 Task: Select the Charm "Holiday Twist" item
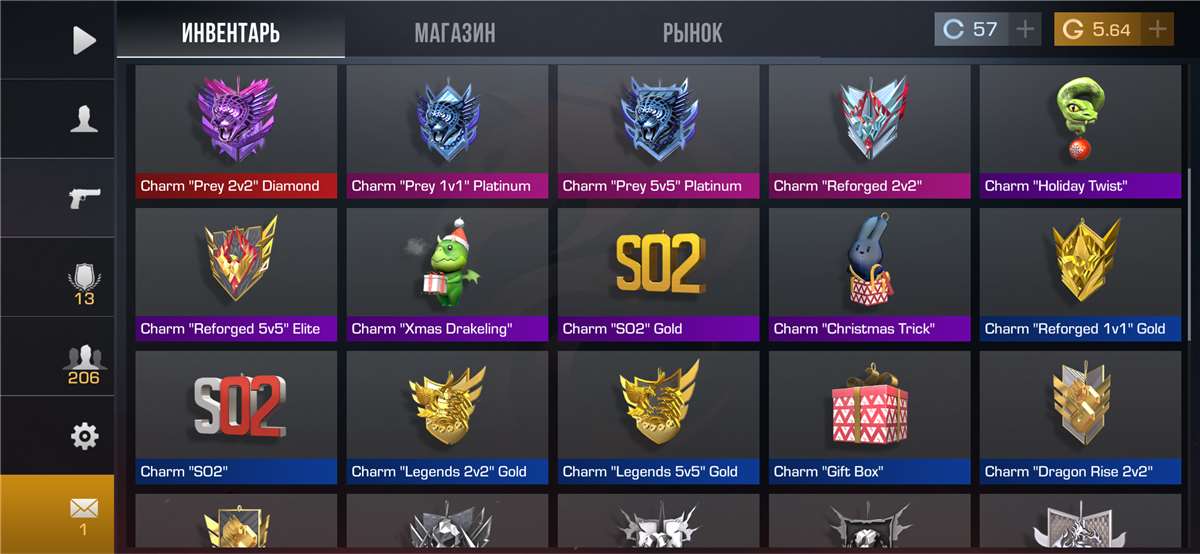pyautogui.click(x=1078, y=131)
